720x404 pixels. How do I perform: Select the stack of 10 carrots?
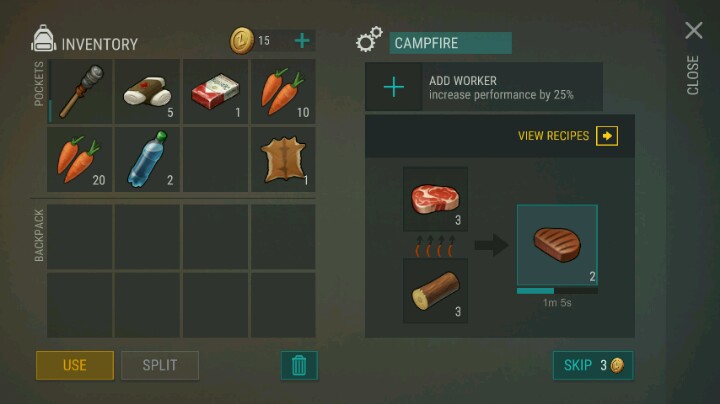[283, 91]
